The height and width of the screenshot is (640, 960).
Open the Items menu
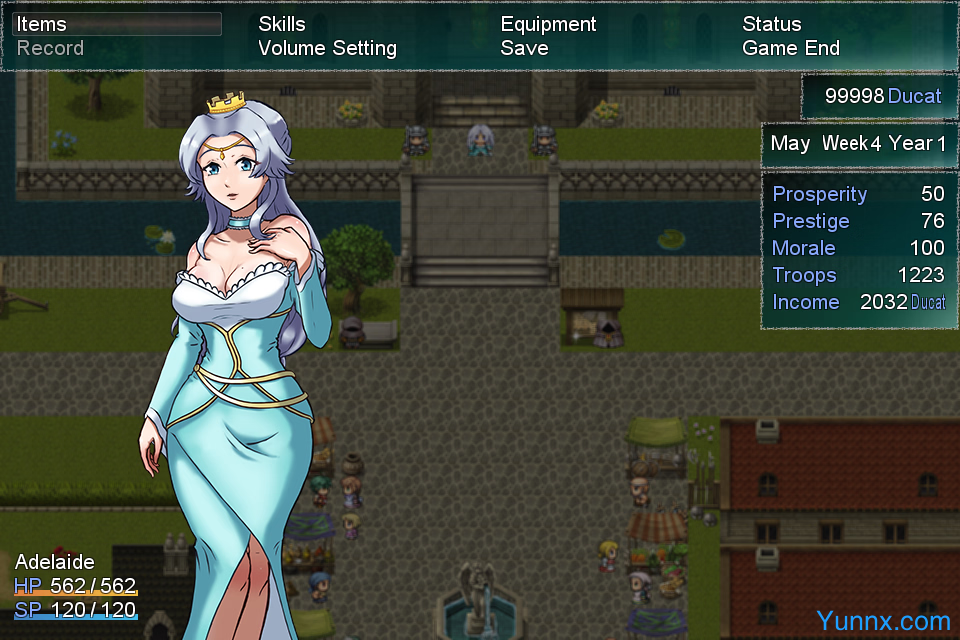[42, 24]
